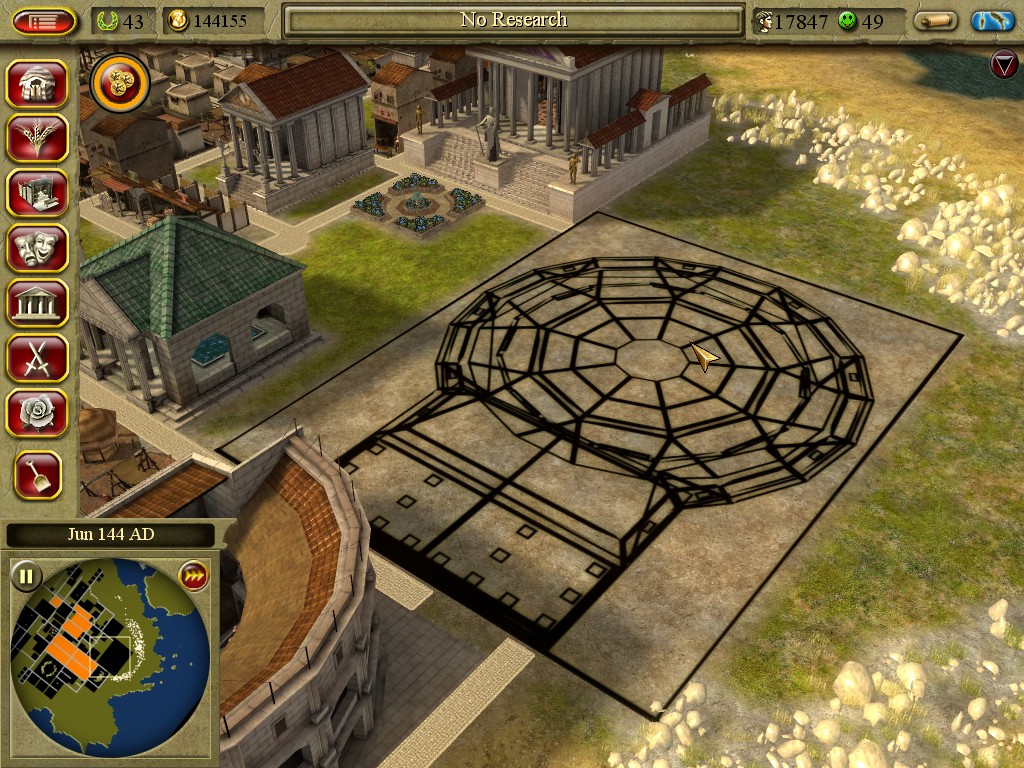
Task: Open the rose decoration category
Action: [38, 412]
